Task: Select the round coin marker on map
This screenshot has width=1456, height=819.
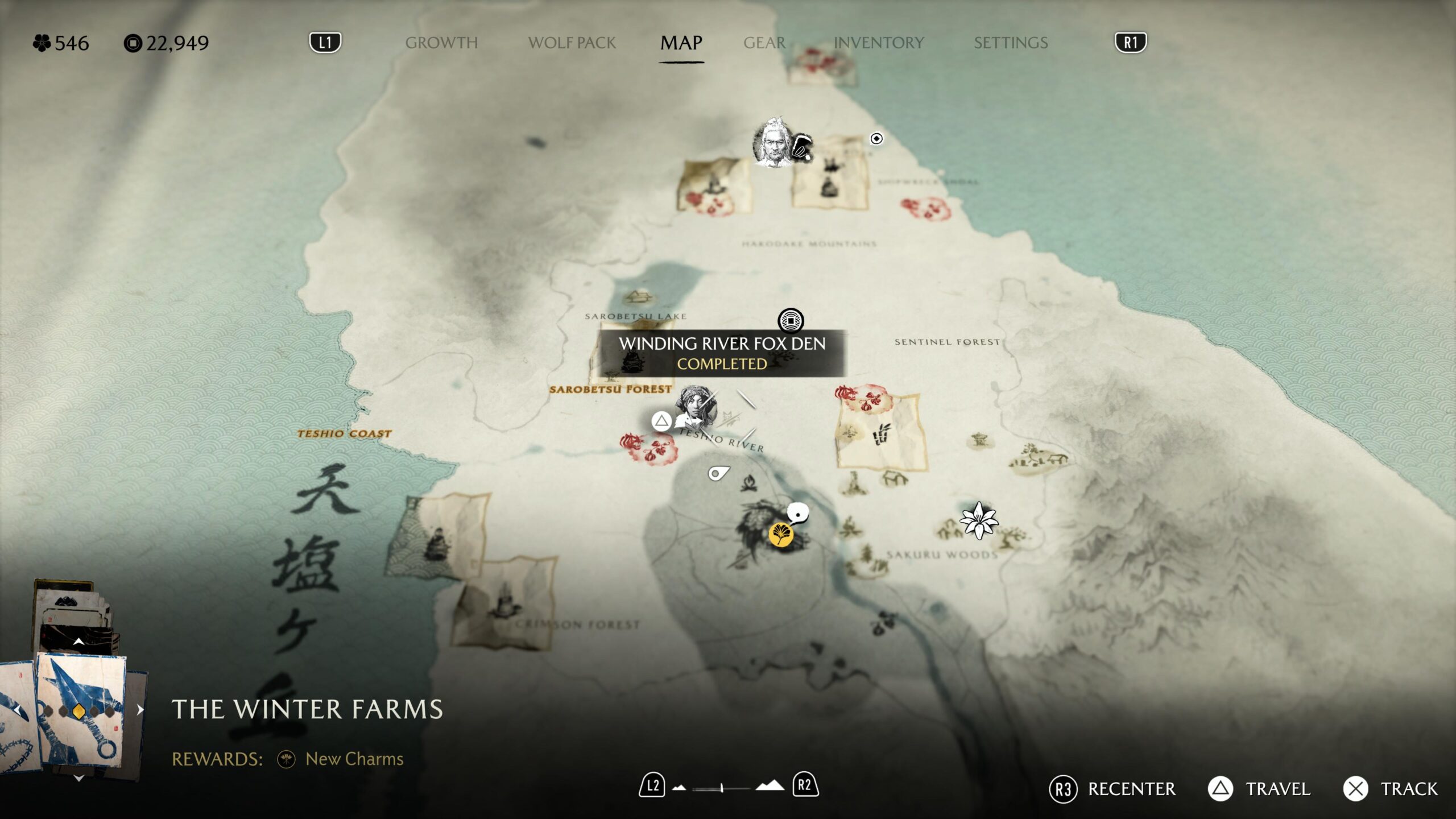Action: (x=791, y=321)
